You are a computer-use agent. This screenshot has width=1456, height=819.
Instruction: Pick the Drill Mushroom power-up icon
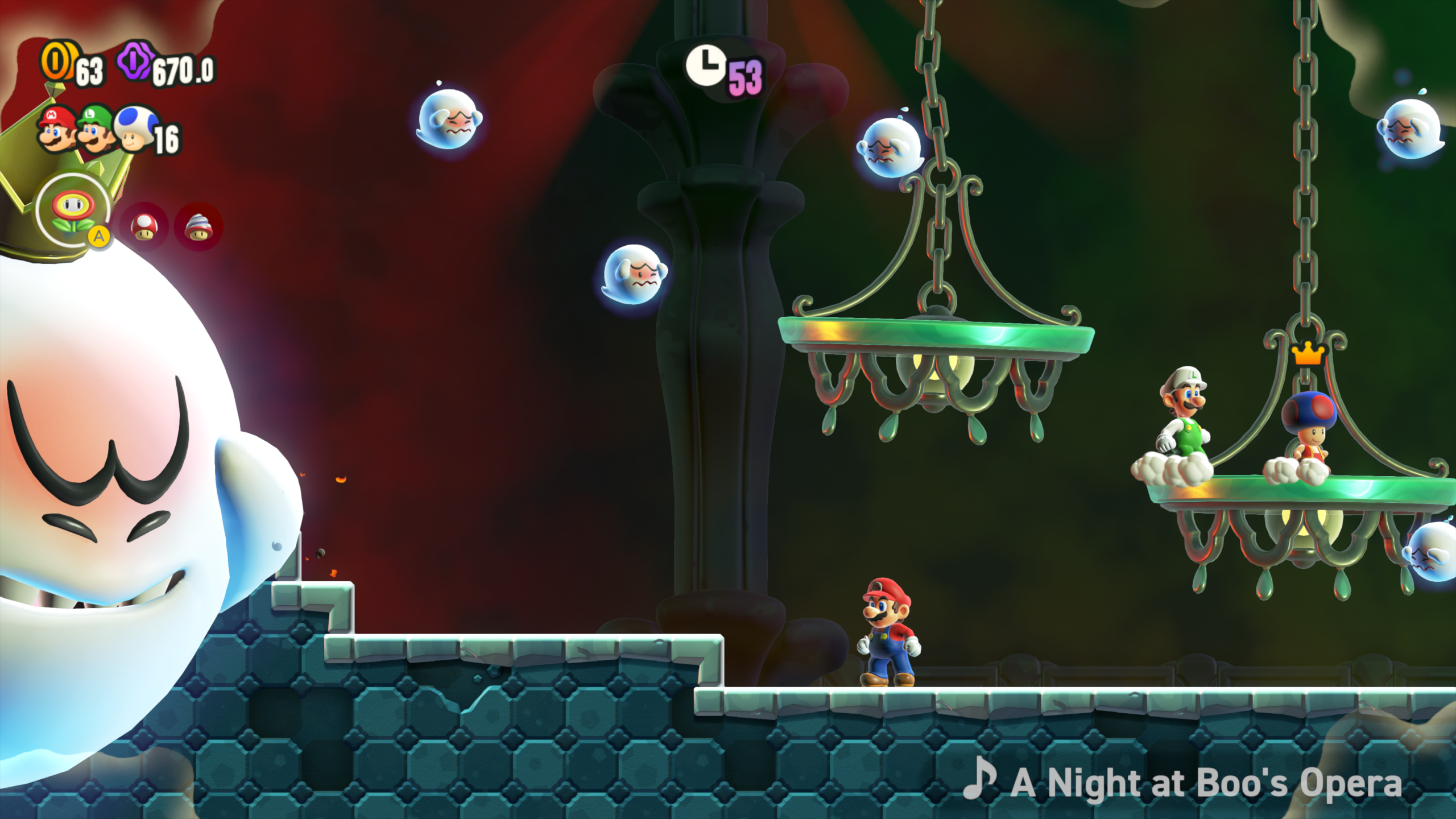point(198,226)
